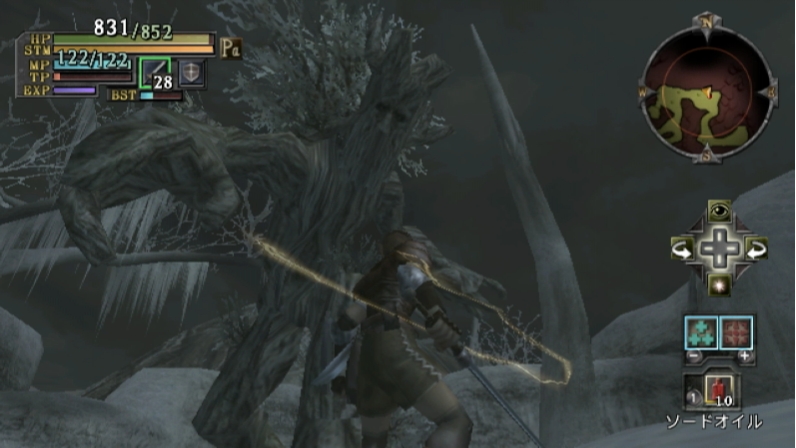
Task: Select the shield equipment slot
Action: click(190, 72)
